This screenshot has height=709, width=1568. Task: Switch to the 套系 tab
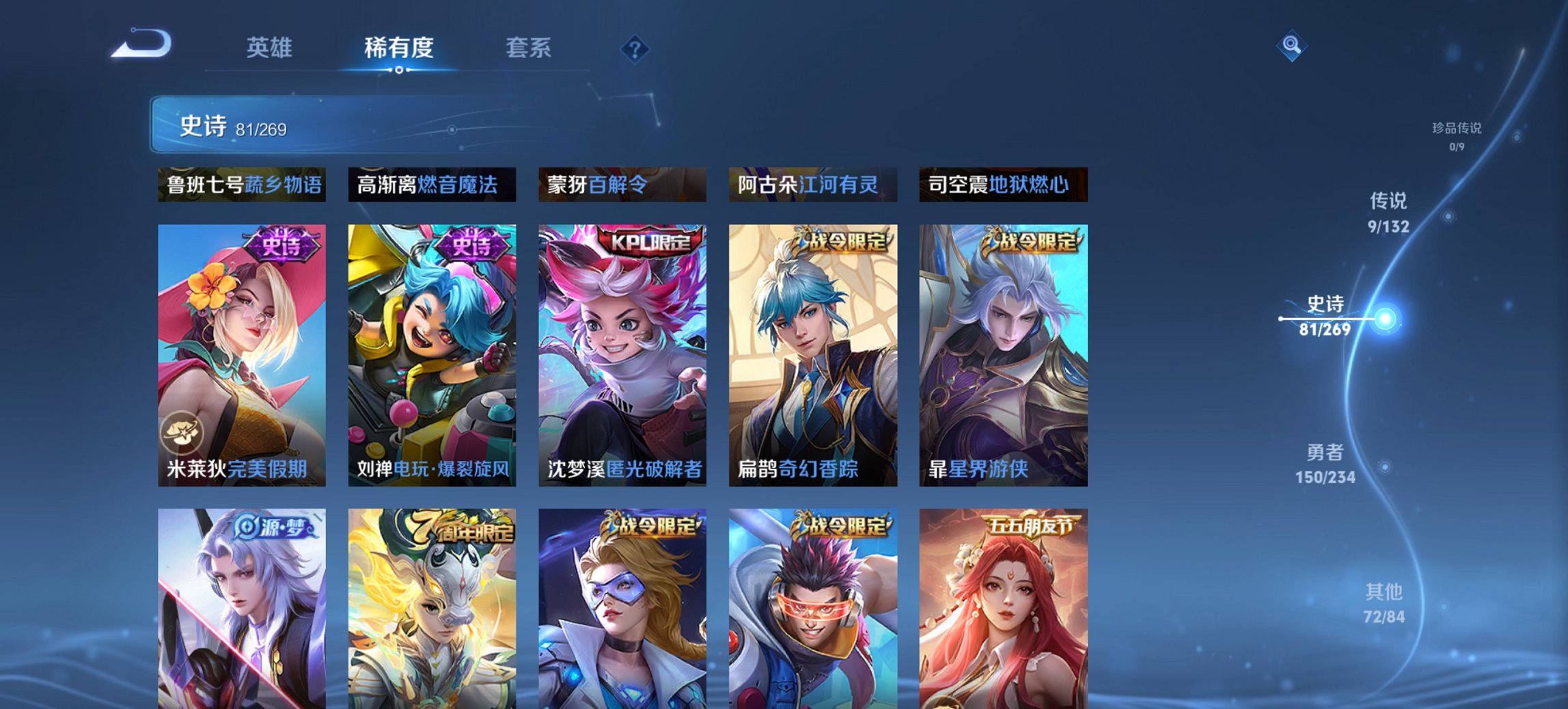(x=528, y=48)
